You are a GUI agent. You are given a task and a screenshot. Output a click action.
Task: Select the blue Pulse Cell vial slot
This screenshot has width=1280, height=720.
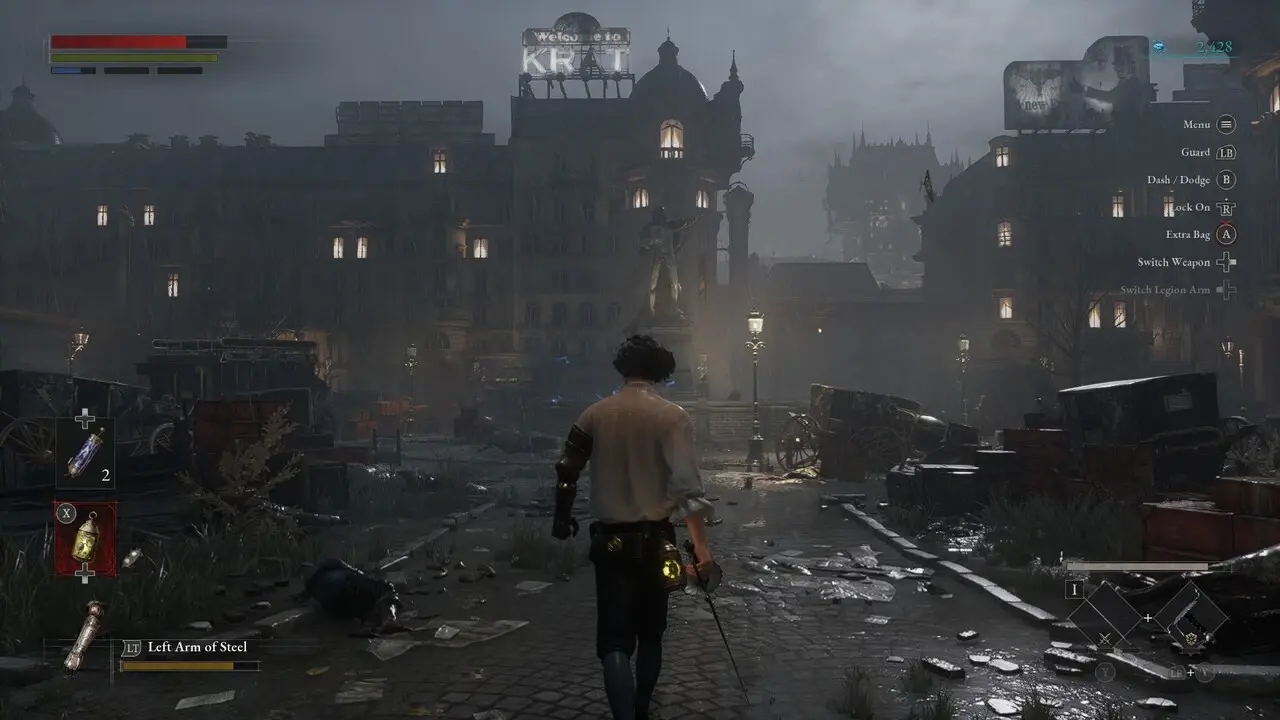point(85,453)
